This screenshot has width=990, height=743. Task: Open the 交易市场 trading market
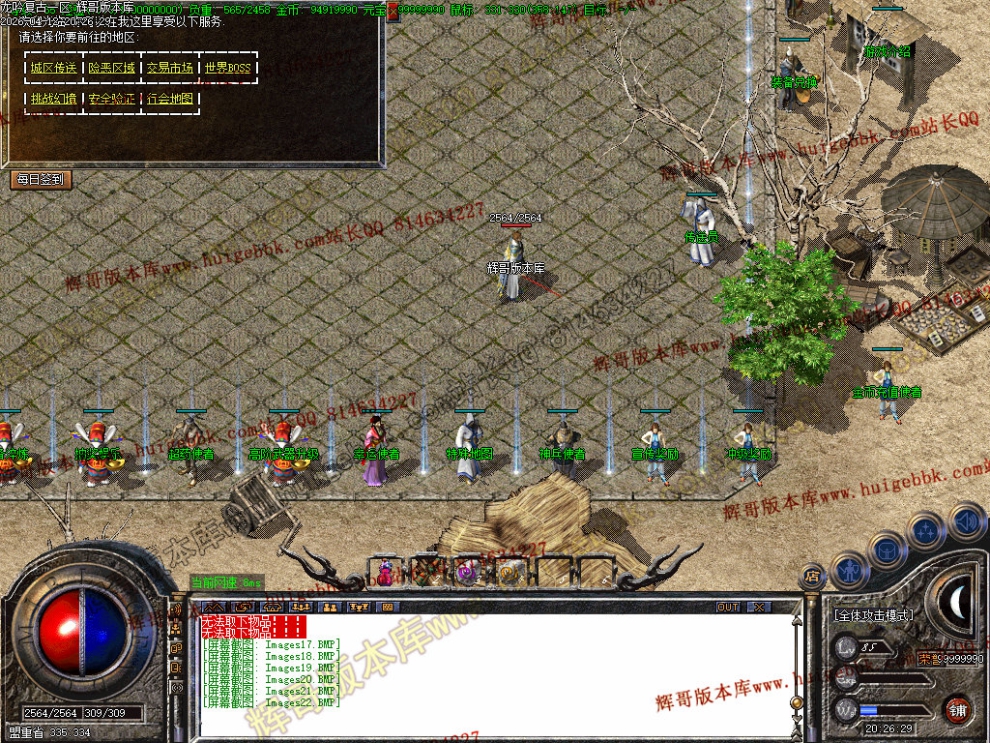(x=169, y=68)
